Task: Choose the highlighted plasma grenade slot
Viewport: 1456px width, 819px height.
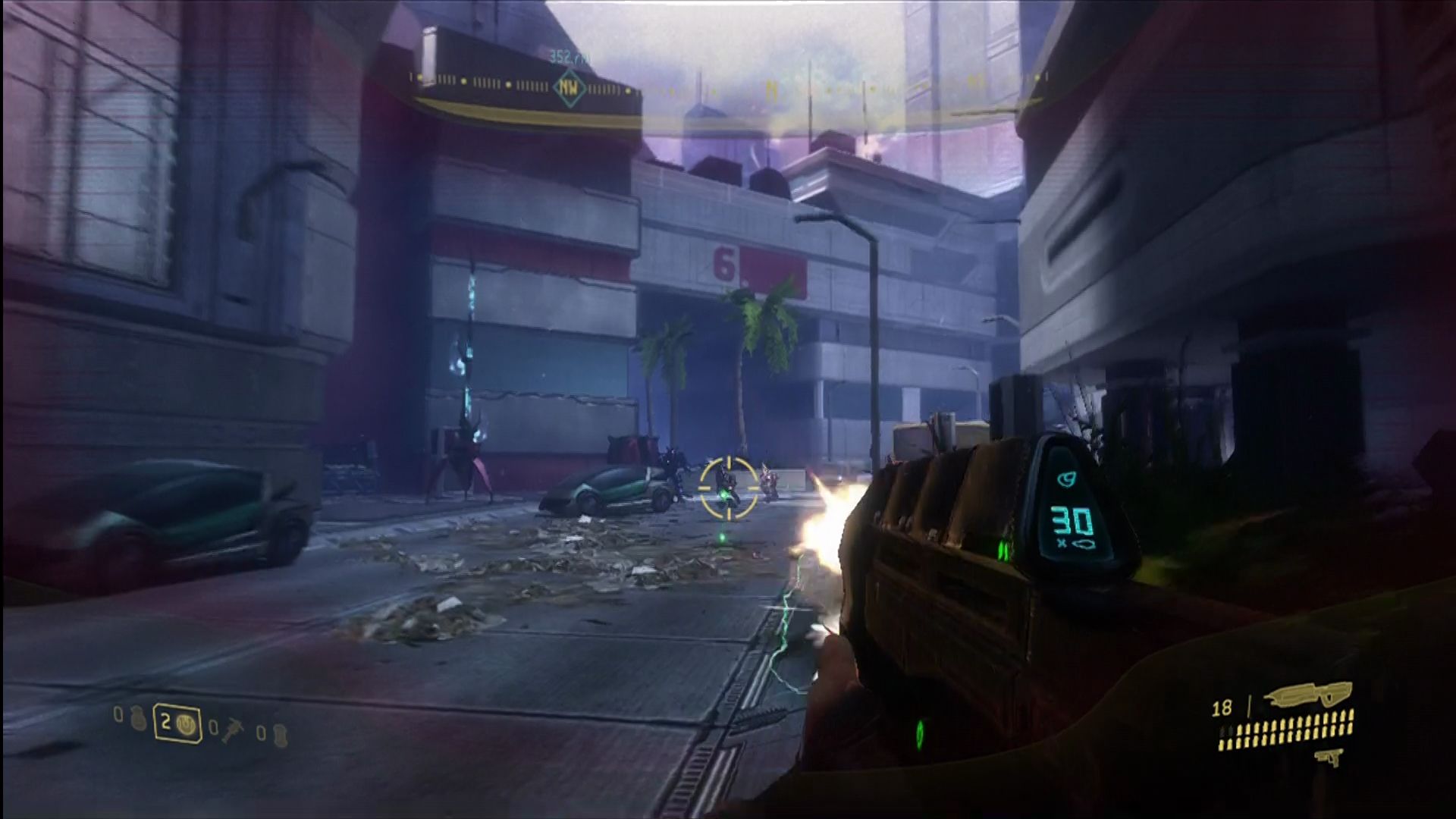Action: (x=177, y=723)
